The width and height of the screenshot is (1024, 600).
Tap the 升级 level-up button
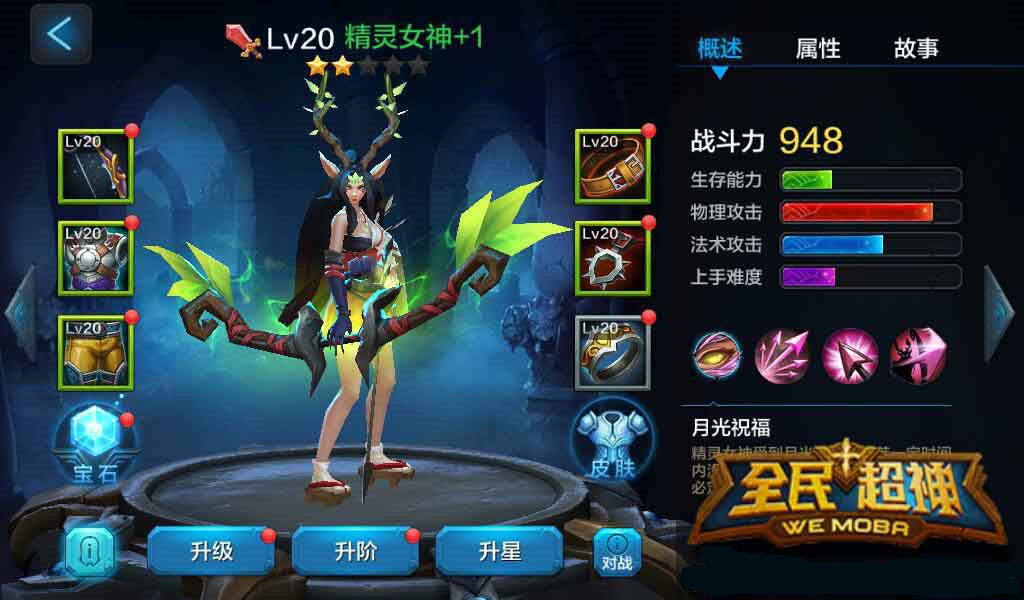click(x=211, y=551)
